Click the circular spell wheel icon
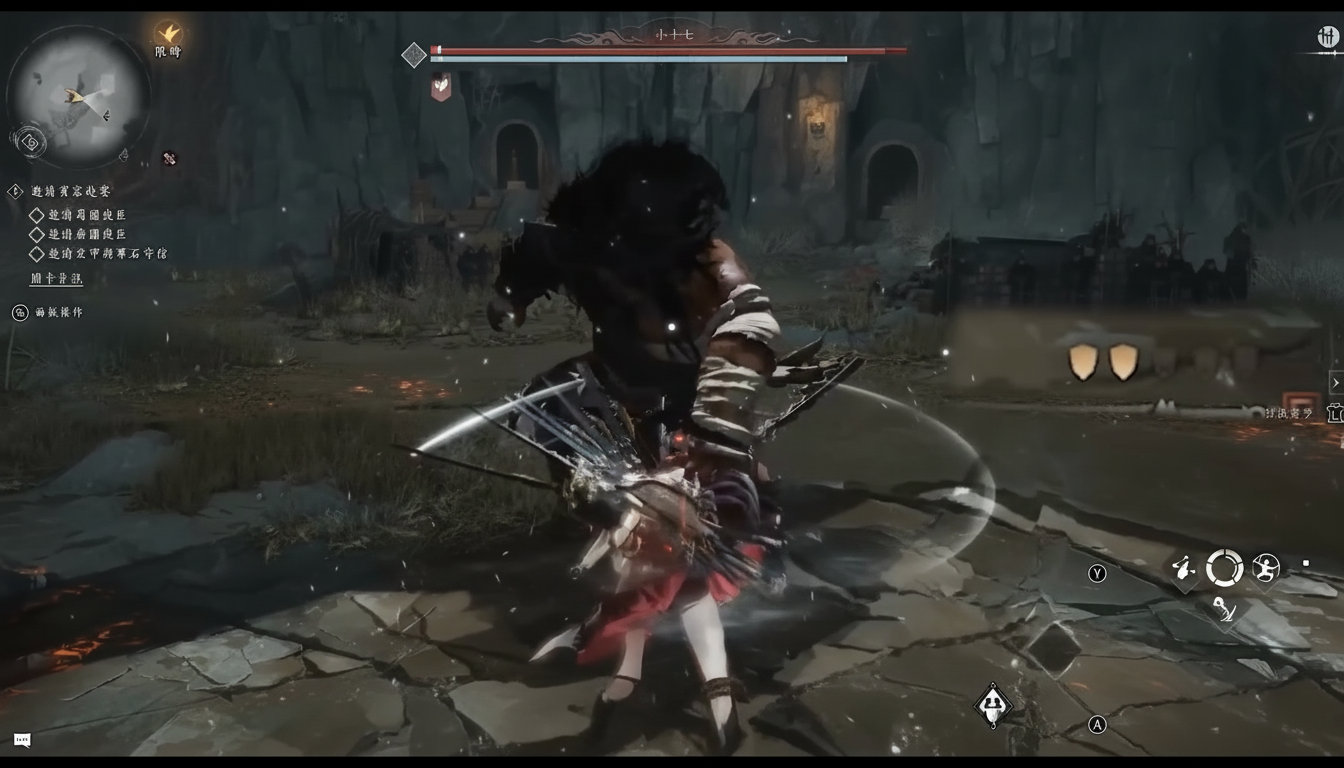 (x=1222, y=567)
